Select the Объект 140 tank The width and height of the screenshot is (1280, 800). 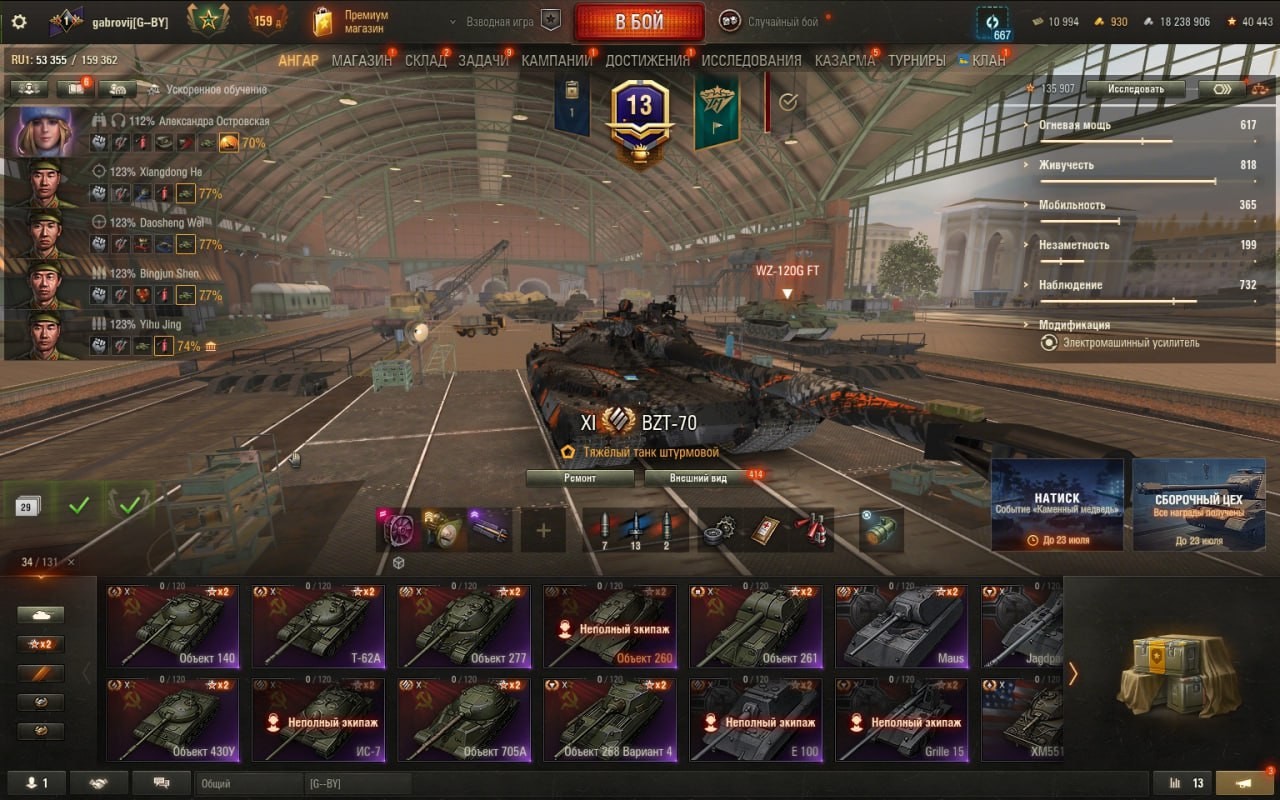pos(172,626)
